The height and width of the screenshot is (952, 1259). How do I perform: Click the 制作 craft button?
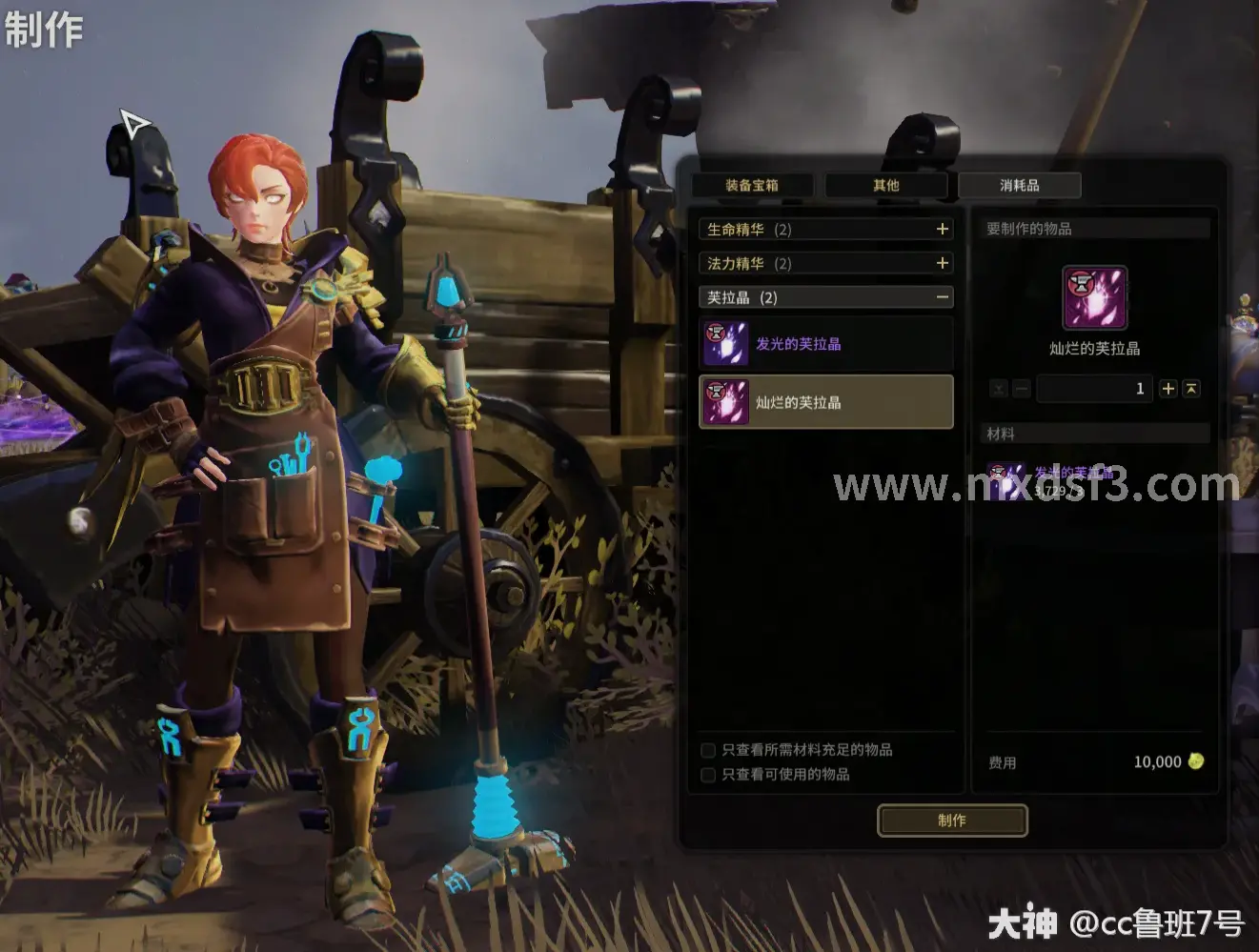point(951,820)
